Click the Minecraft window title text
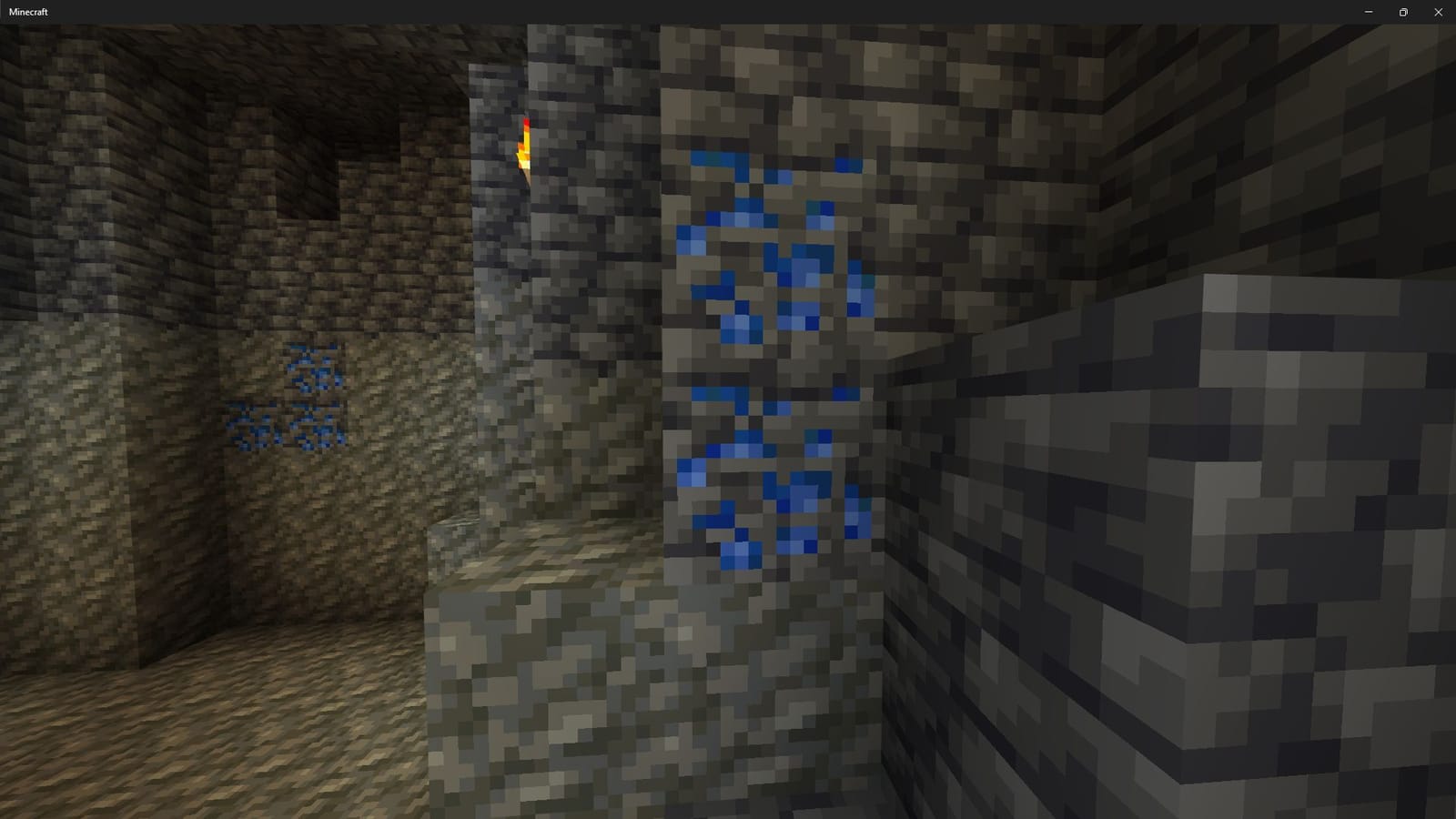This screenshot has width=1456, height=819. [x=30, y=12]
